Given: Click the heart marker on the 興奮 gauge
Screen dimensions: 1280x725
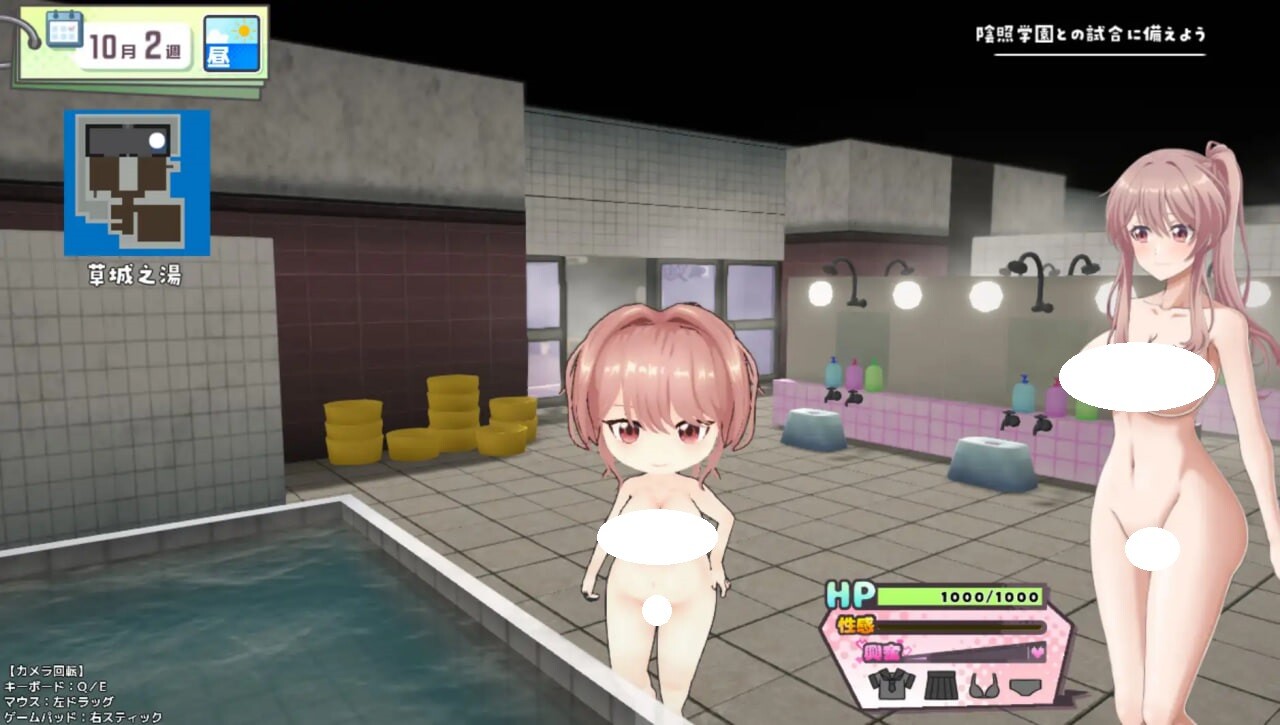Looking at the screenshot, I should (x=1036, y=651).
